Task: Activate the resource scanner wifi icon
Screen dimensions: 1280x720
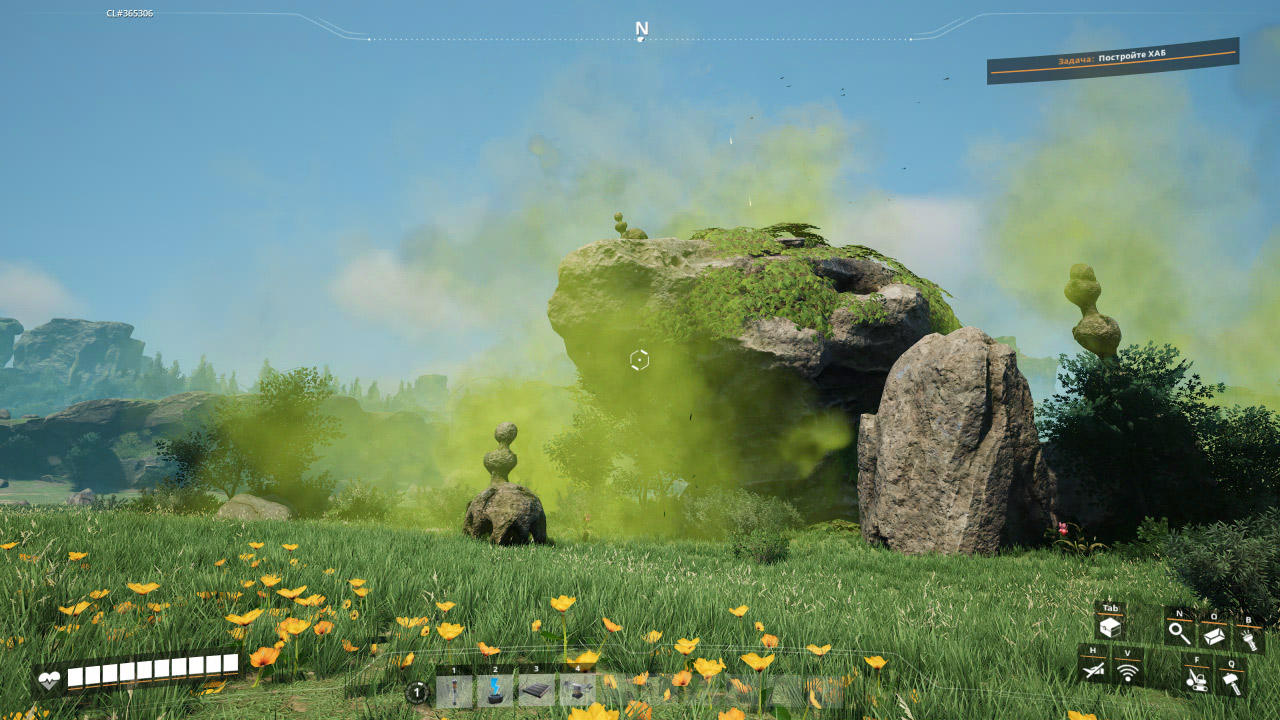Action: (x=1128, y=672)
